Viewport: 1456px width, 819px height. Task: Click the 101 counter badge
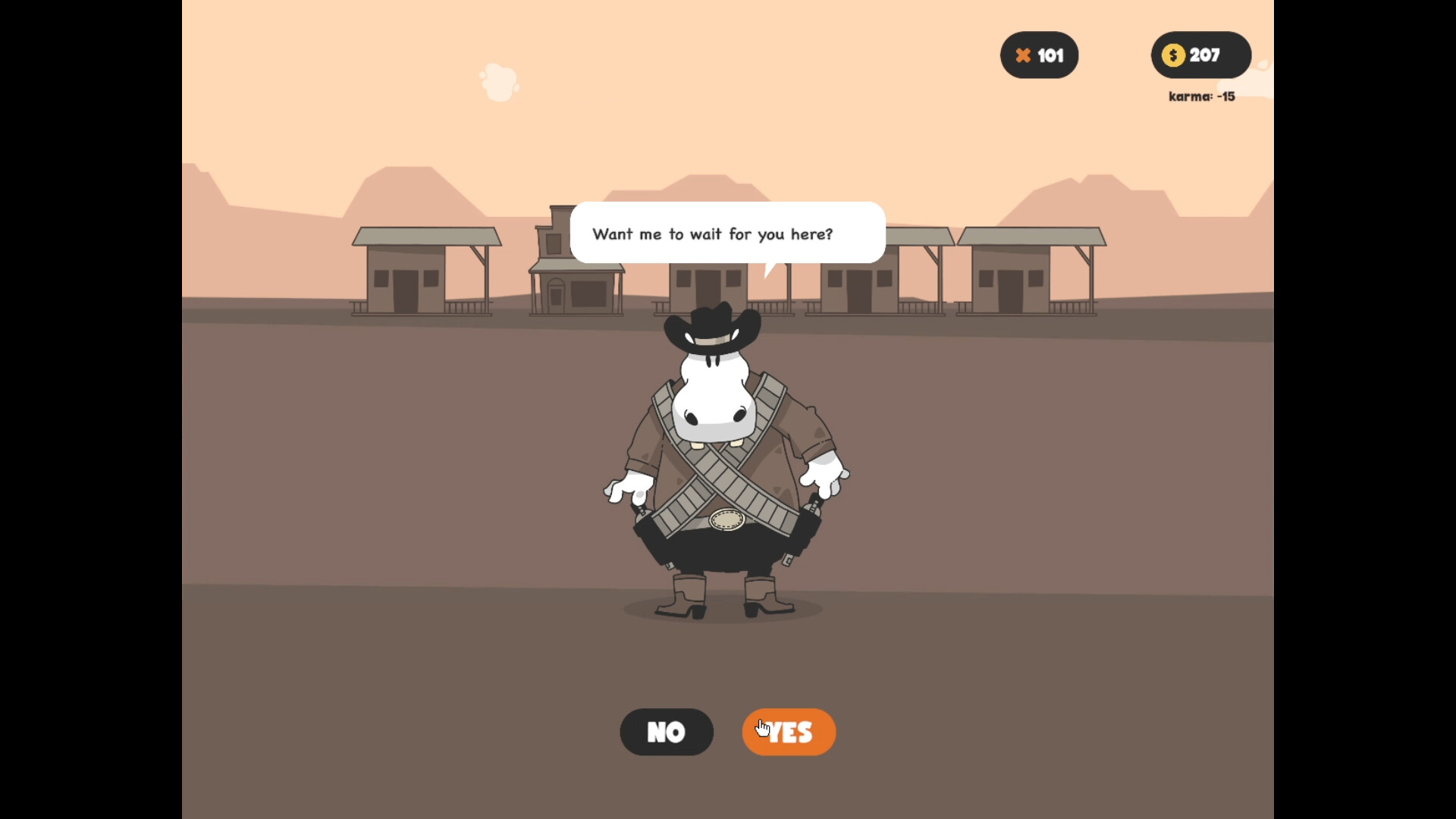pyautogui.click(x=1039, y=55)
